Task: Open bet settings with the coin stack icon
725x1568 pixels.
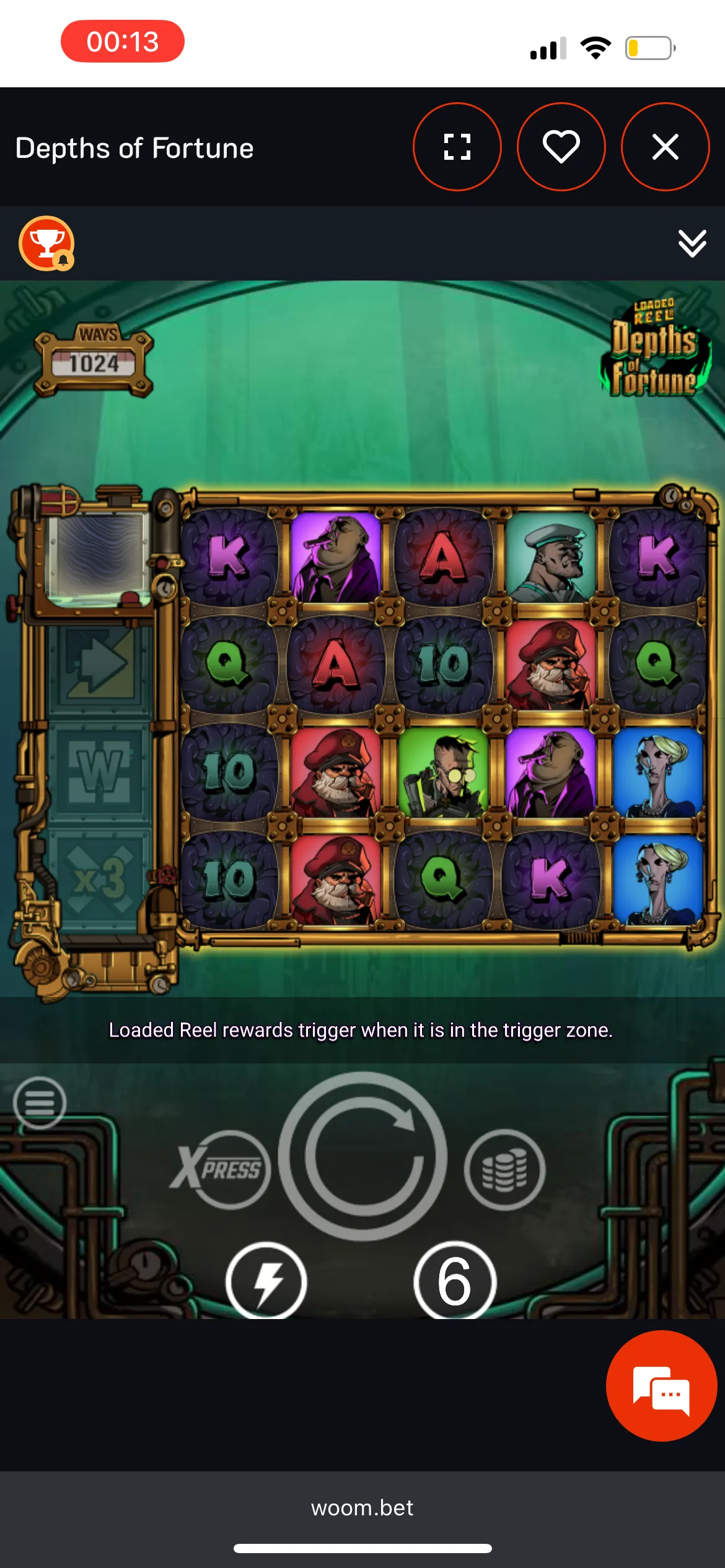Action: pos(504,1169)
